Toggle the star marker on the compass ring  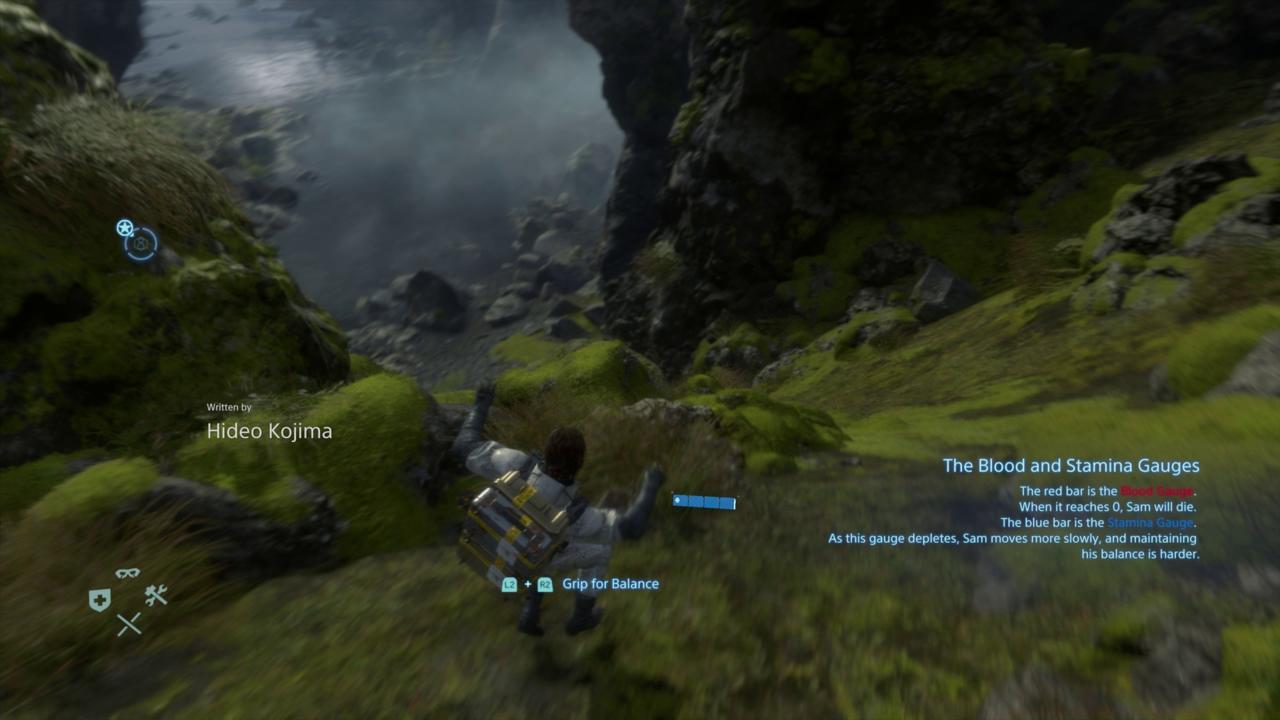point(124,227)
